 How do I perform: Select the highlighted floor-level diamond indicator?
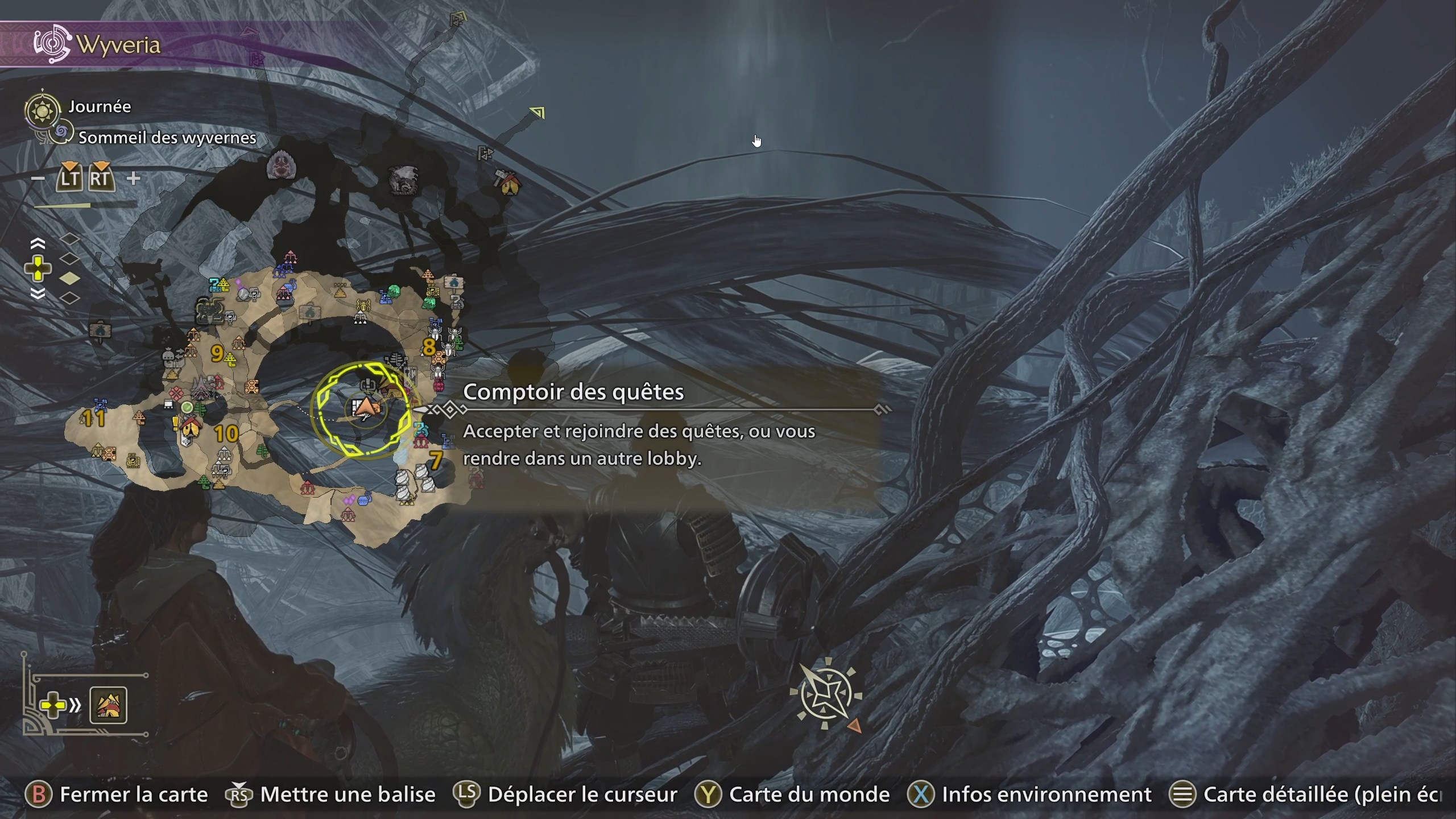pyautogui.click(x=69, y=278)
